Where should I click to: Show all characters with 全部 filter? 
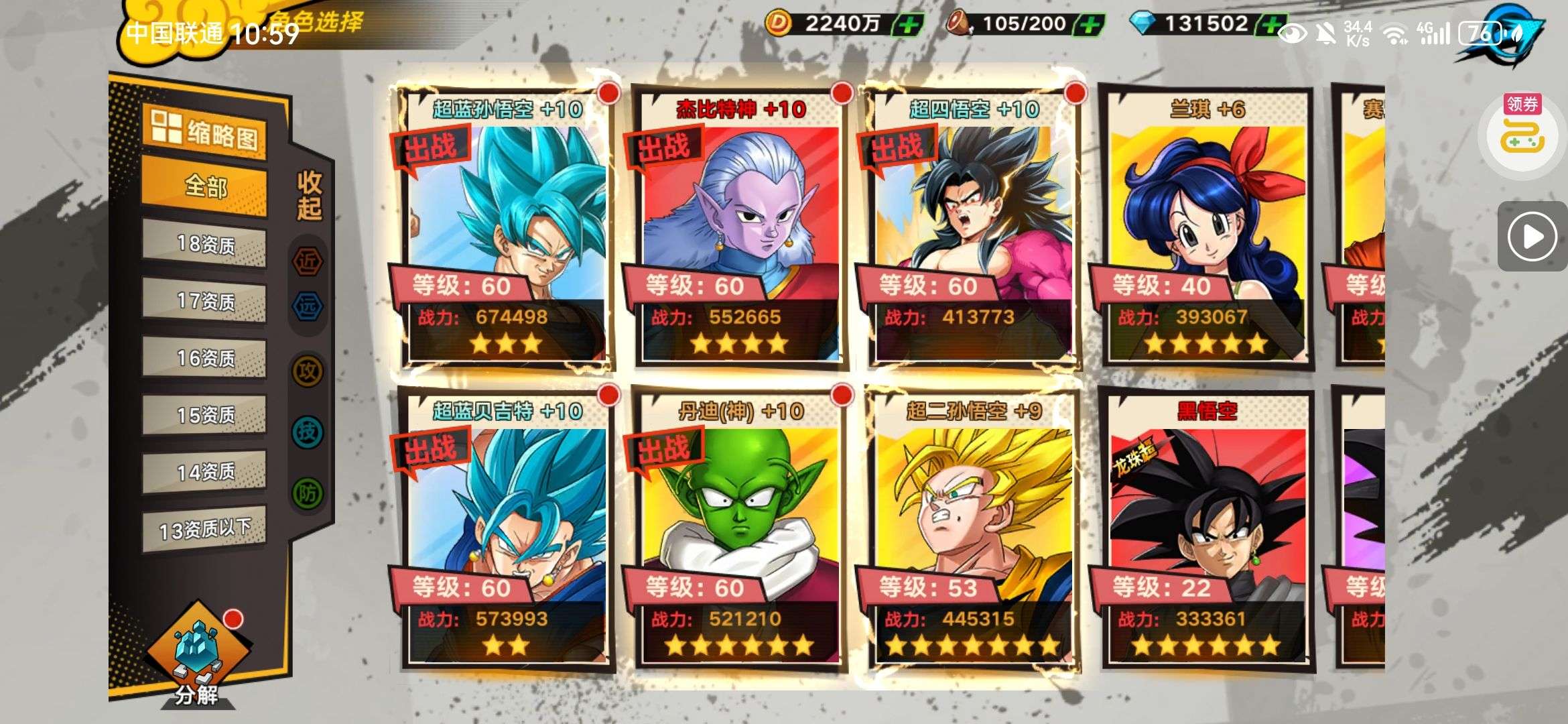[204, 186]
